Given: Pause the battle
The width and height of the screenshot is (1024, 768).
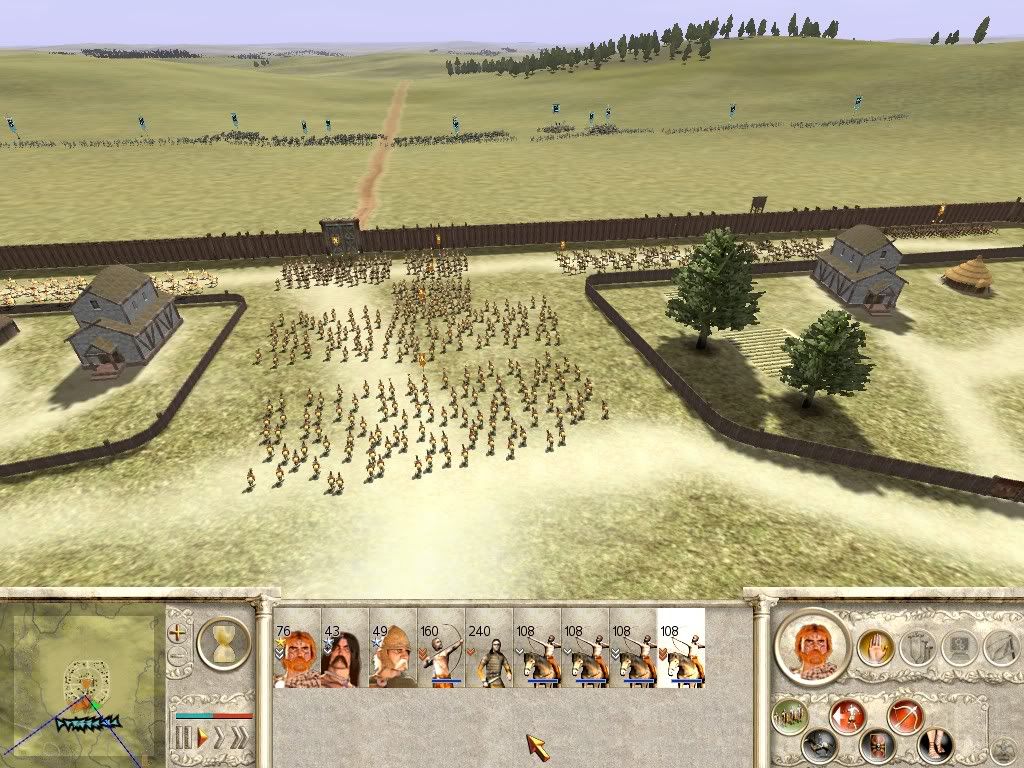Looking at the screenshot, I should tap(184, 739).
